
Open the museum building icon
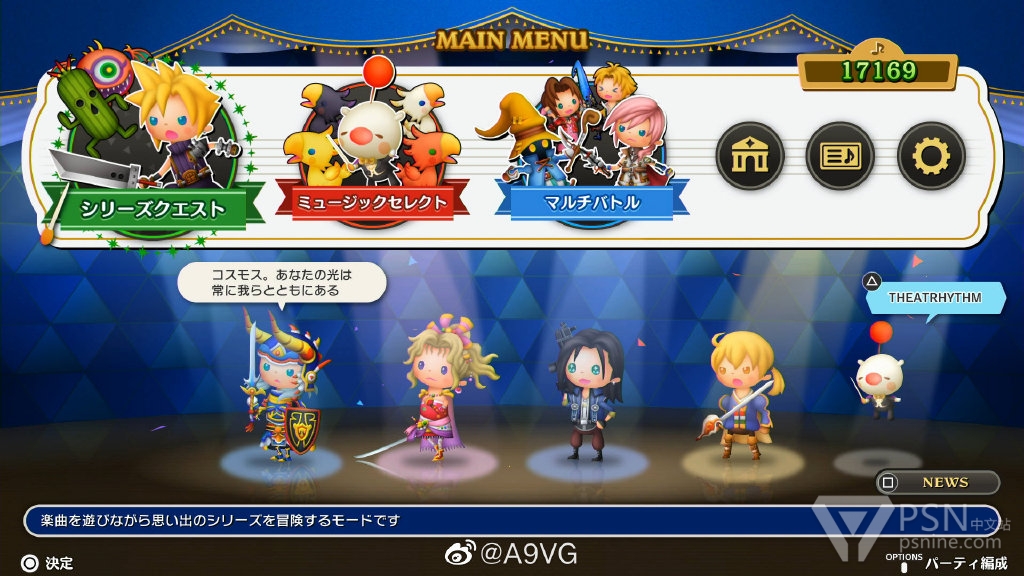(749, 155)
